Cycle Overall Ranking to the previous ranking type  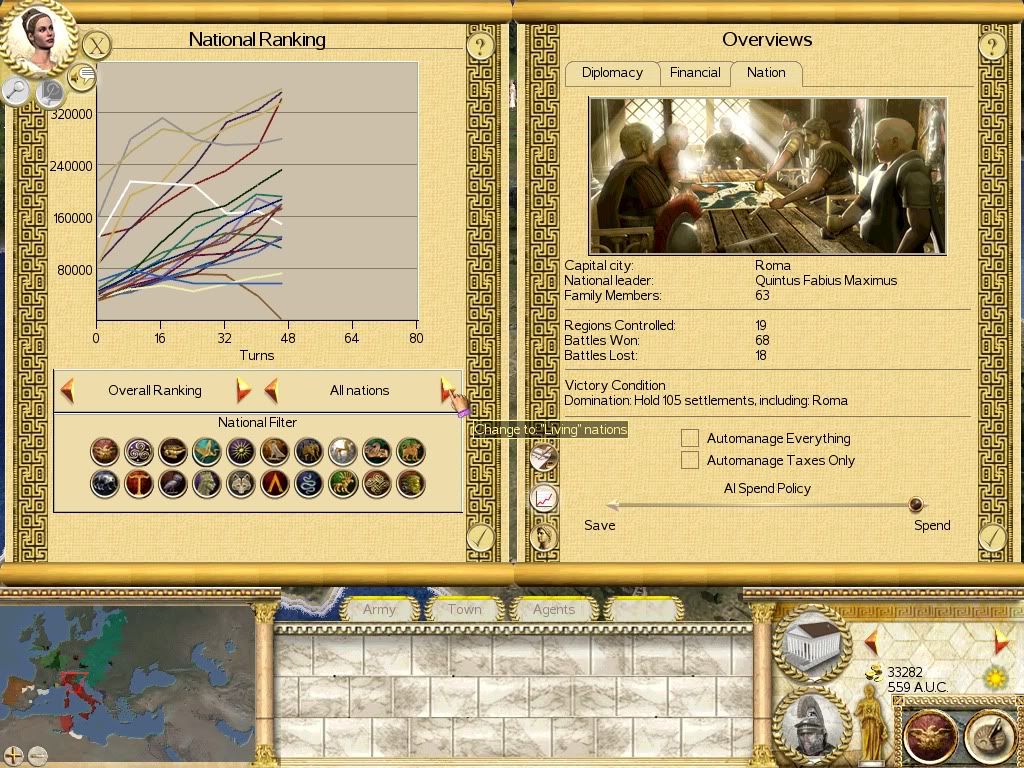coord(68,390)
